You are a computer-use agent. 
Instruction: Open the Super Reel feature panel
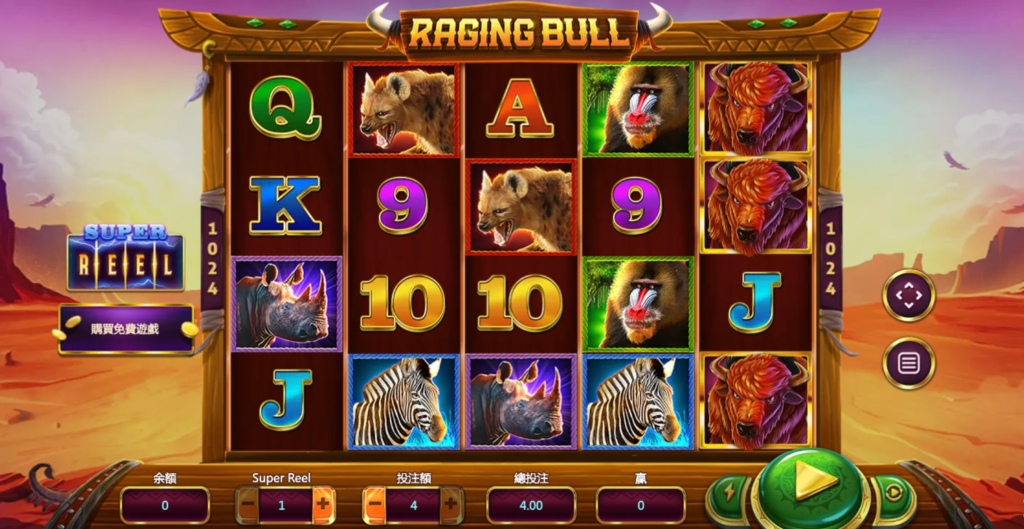click(x=125, y=258)
